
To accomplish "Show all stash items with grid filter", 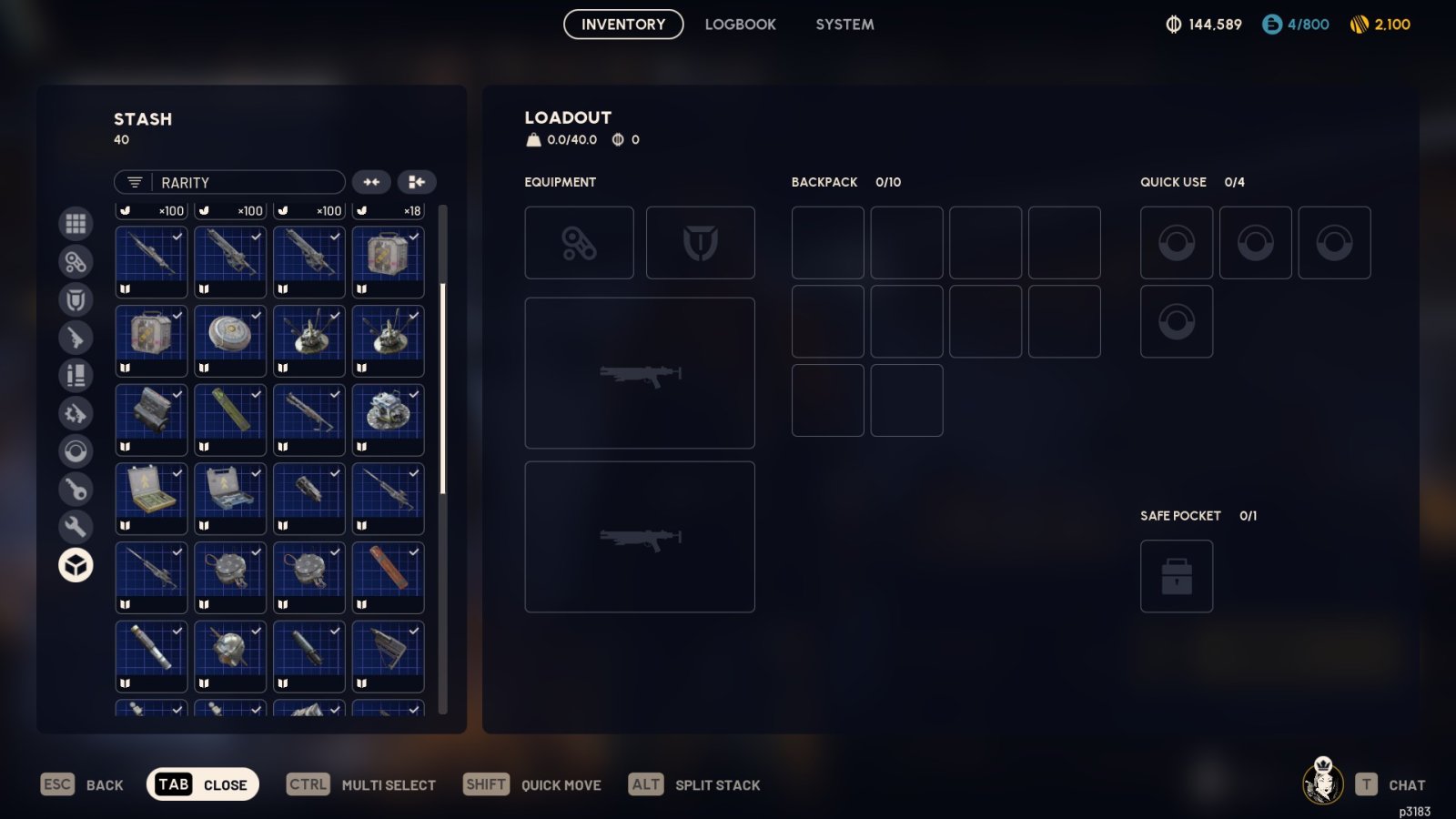I will pyautogui.click(x=76, y=223).
